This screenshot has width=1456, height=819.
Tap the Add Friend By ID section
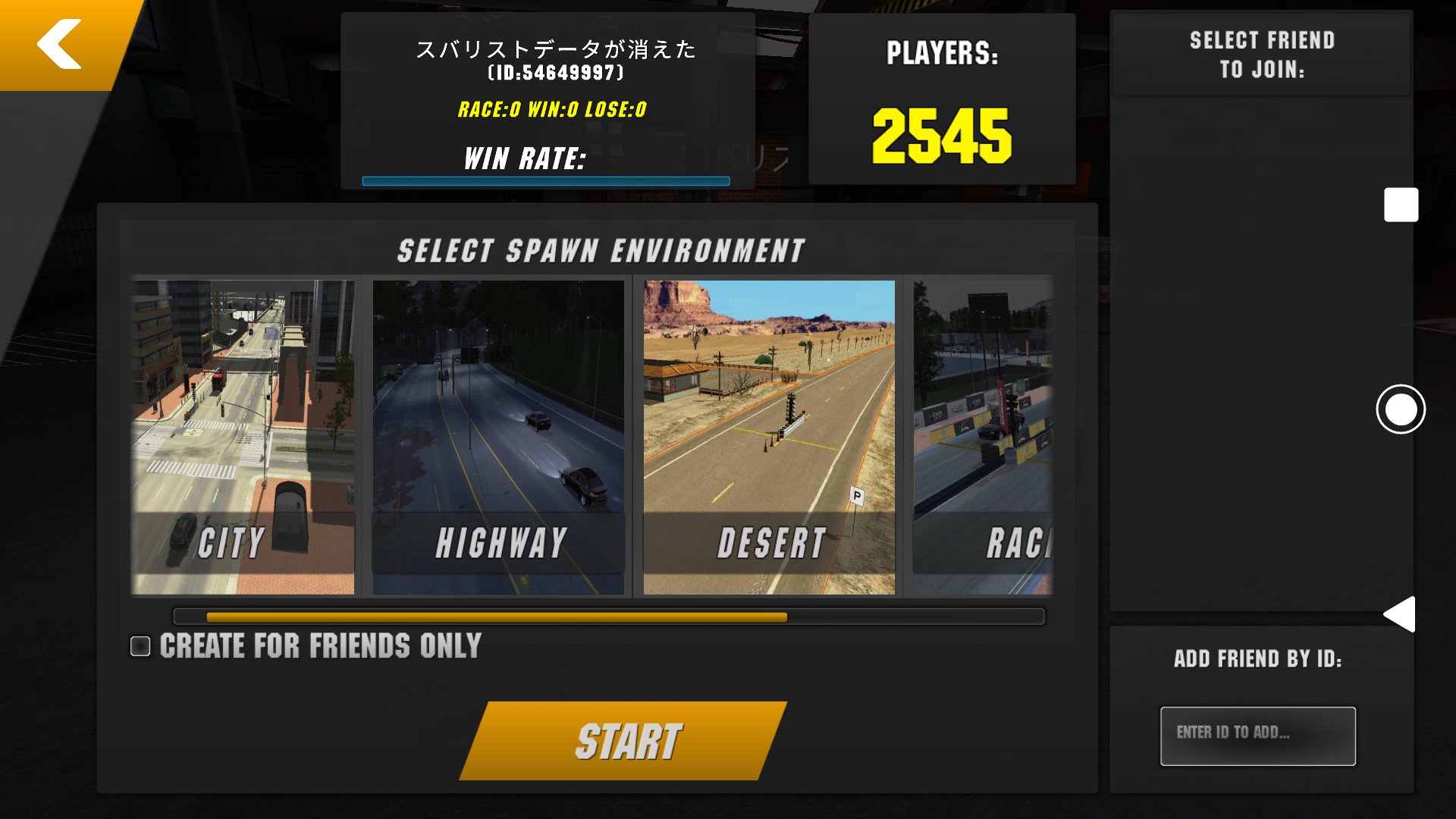(1259, 659)
